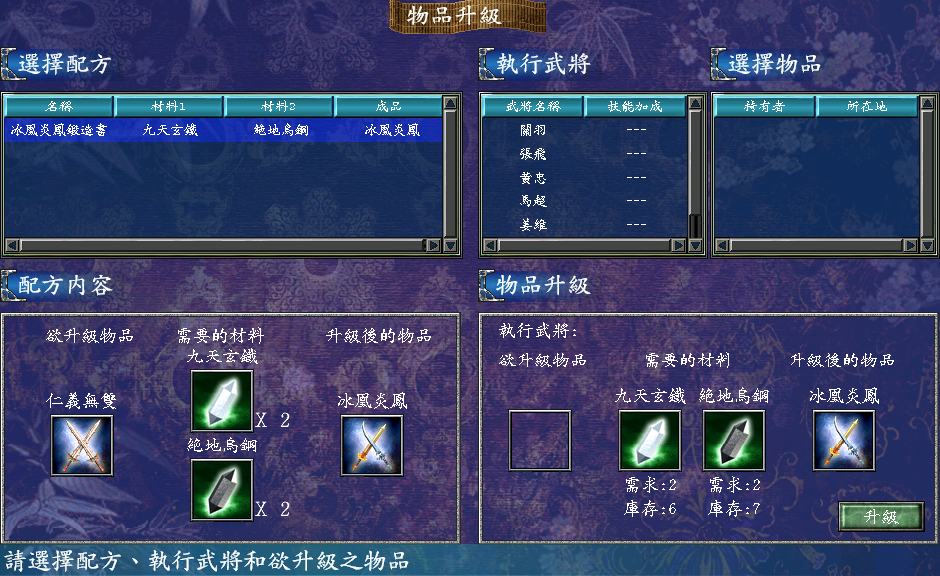Image resolution: width=940 pixels, height=576 pixels.
Task: Click the 冰鳳炎凰 result icon in recipe contents
Action: click(371, 445)
